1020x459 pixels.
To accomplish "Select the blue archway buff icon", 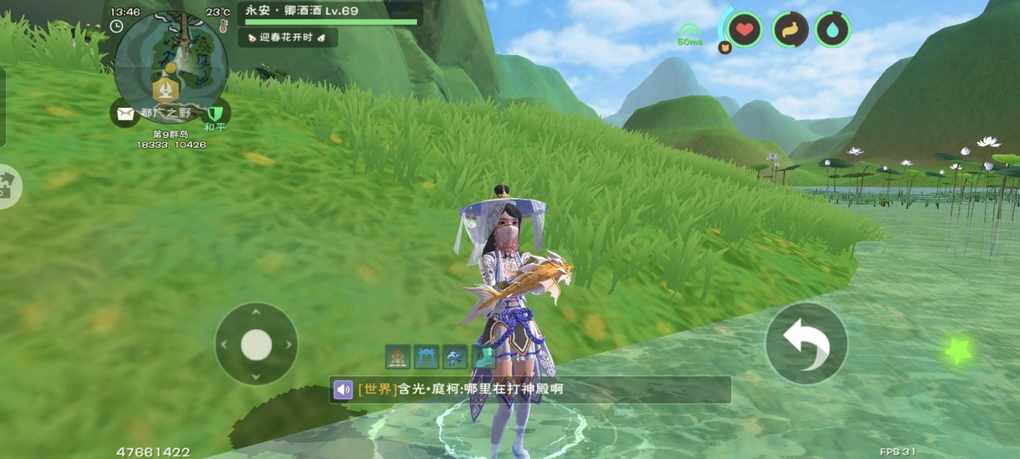I will [x=427, y=356].
